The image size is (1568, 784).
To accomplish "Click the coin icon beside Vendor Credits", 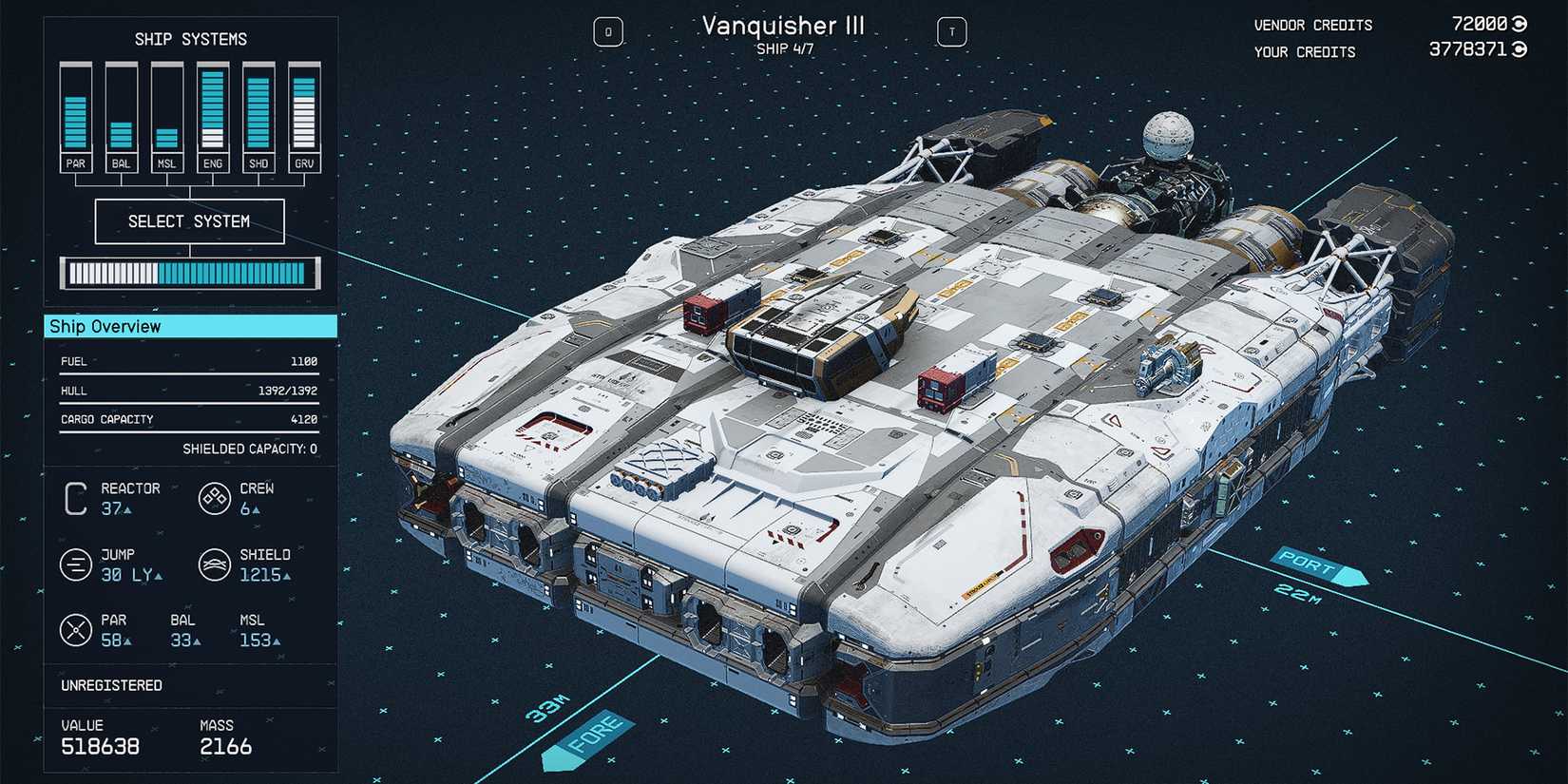I will pyautogui.click(x=1518, y=24).
